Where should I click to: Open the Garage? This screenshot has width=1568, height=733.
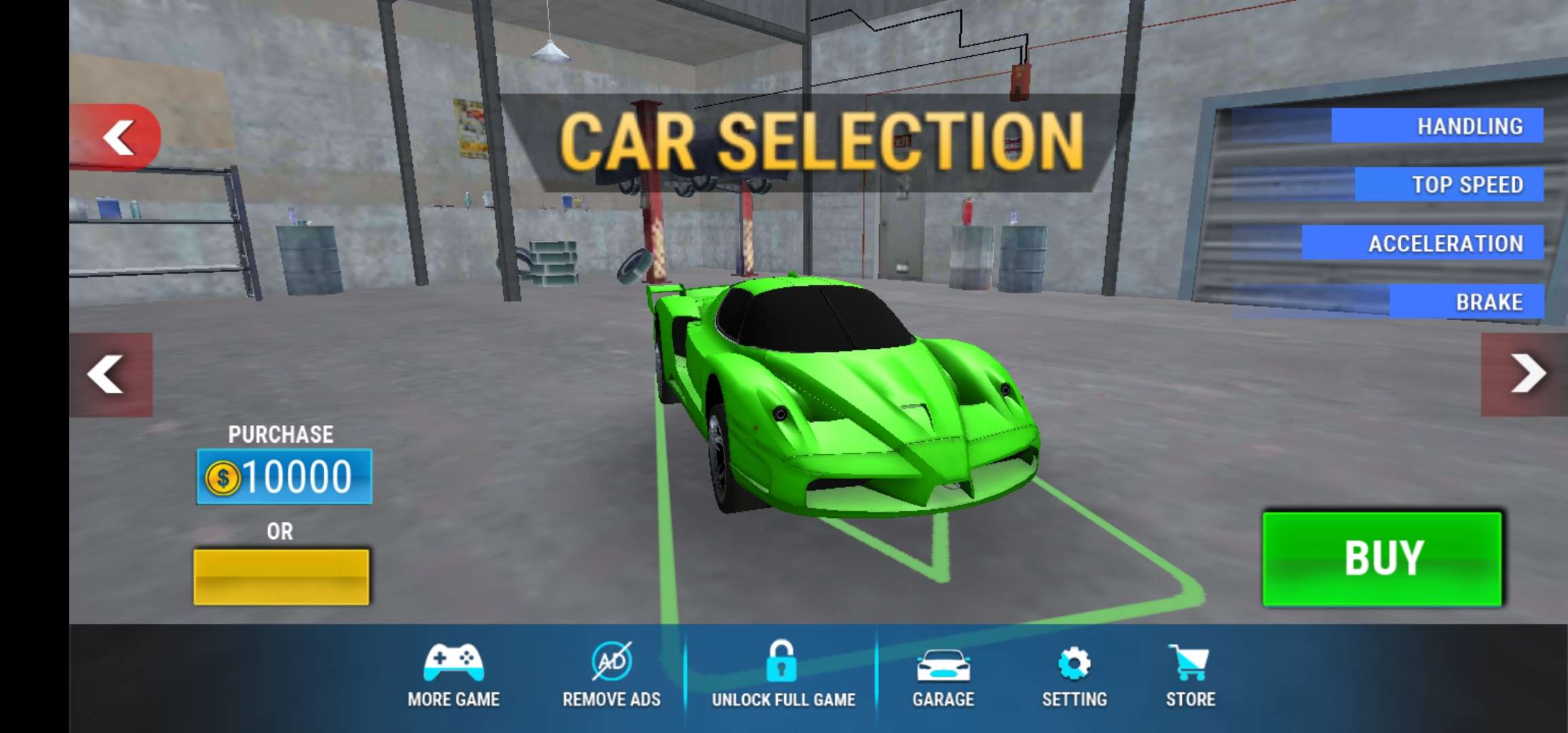point(943,675)
